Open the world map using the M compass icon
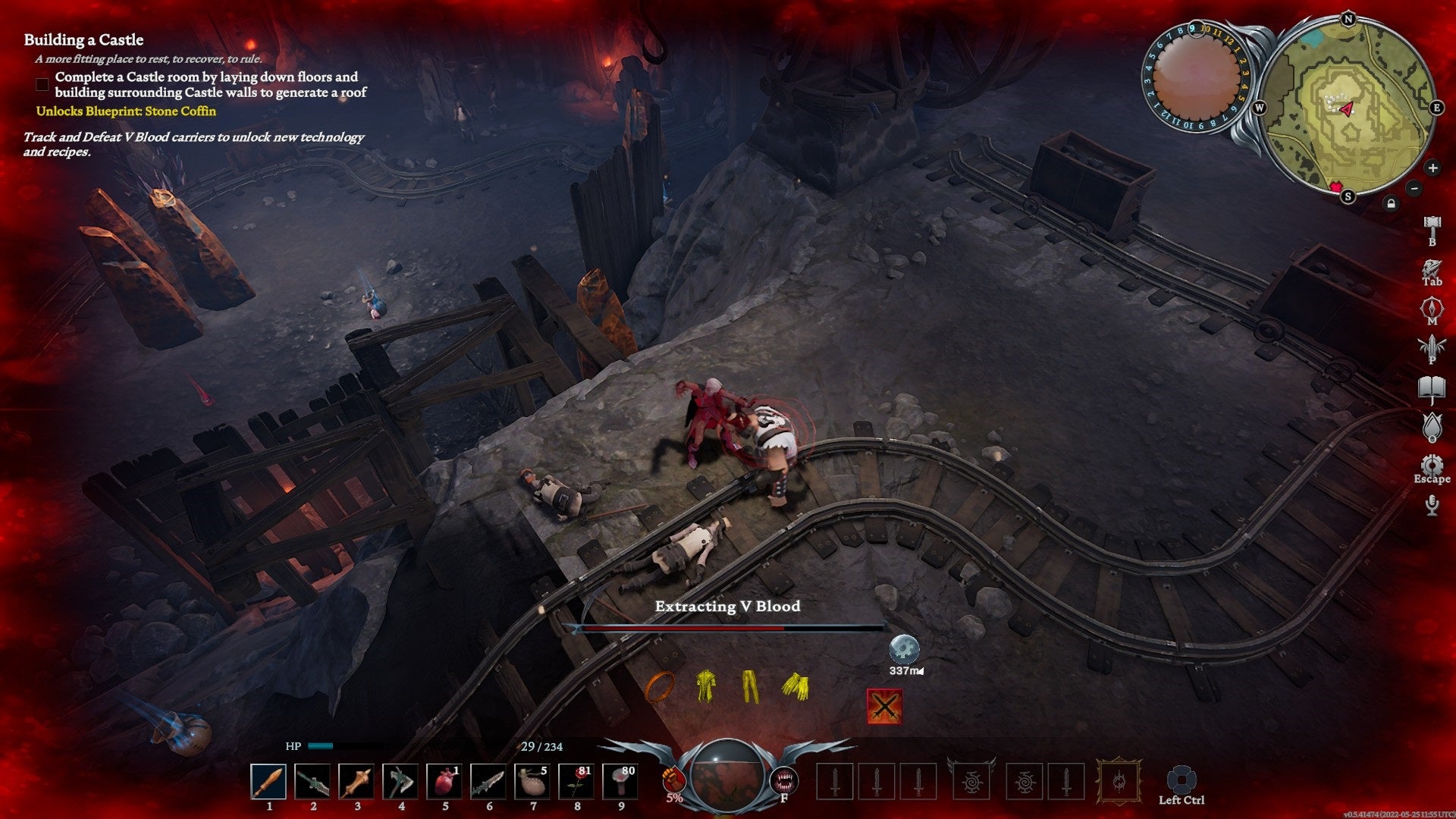1456x819 pixels. (1430, 305)
